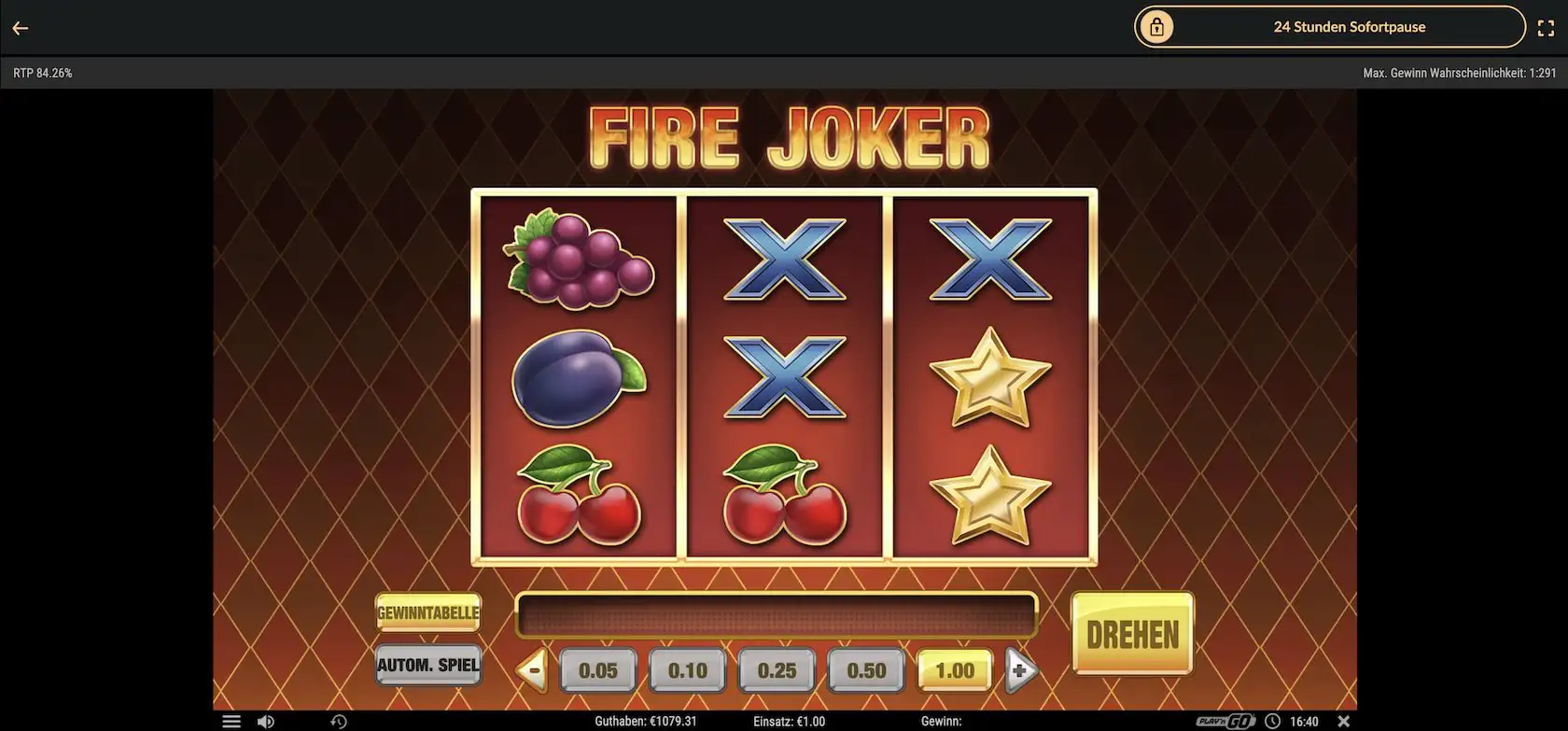This screenshot has width=1568, height=731.
Task: Open the game history via the clock-arrow icon
Action: [340, 720]
